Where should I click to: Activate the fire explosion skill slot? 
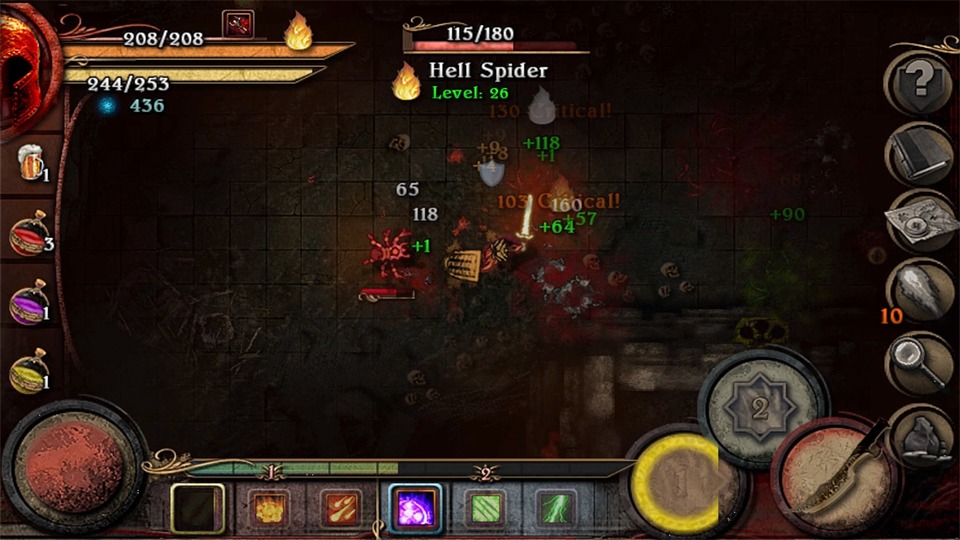pos(269,508)
